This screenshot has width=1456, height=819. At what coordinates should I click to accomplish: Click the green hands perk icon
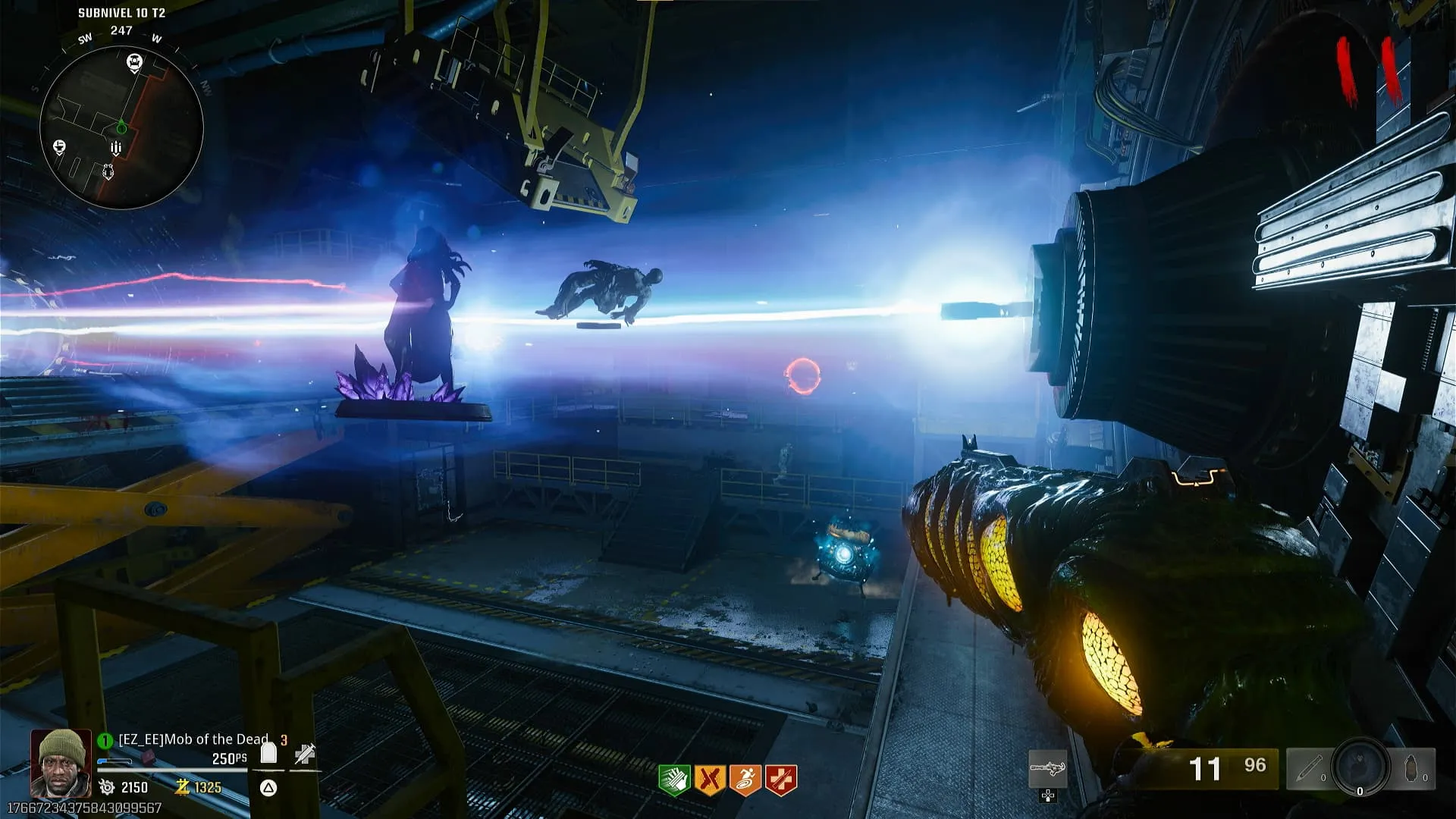click(673, 780)
